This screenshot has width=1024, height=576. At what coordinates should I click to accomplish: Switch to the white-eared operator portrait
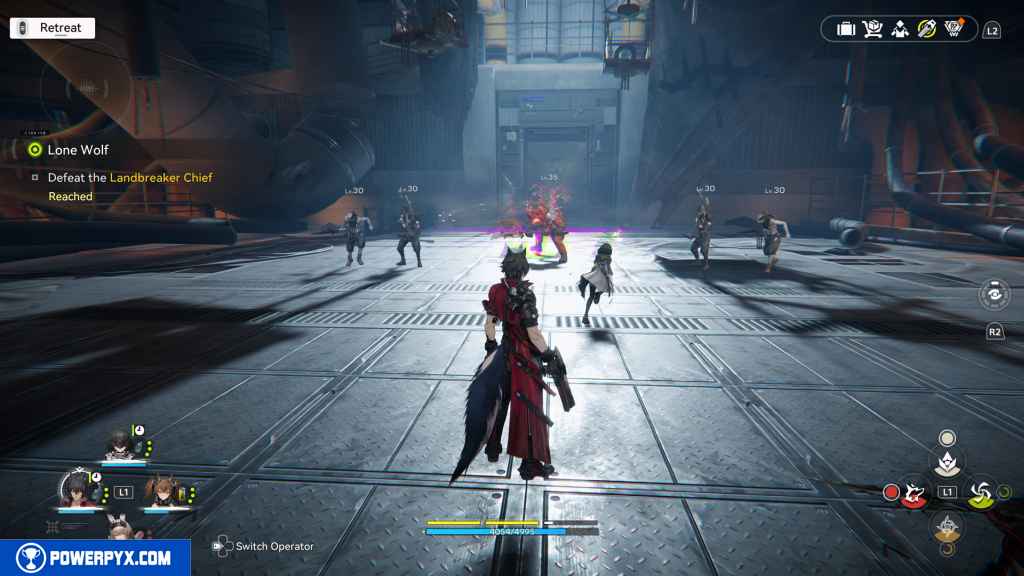click(119, 529)
